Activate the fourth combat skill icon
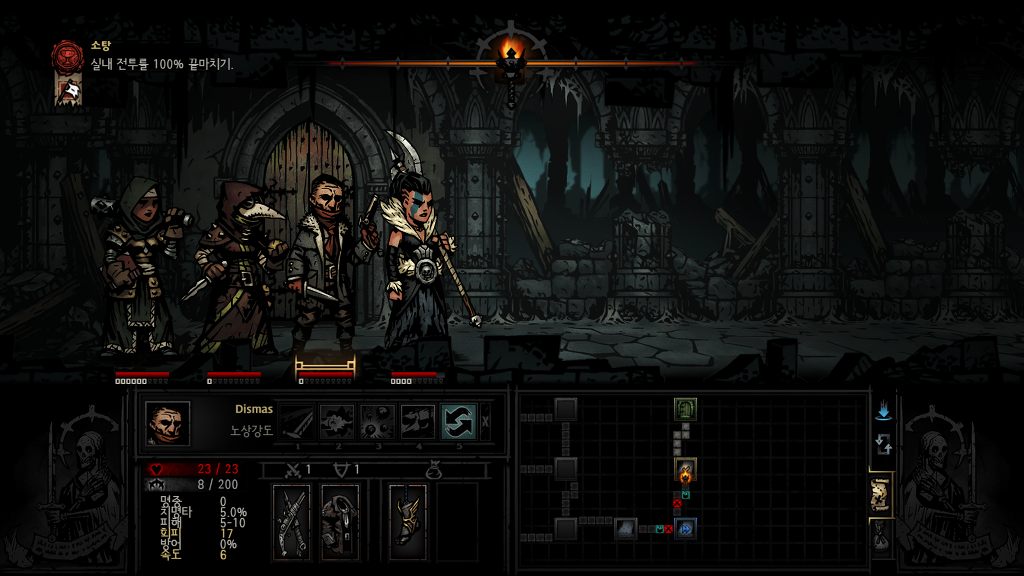 click(x=418, y=422)
